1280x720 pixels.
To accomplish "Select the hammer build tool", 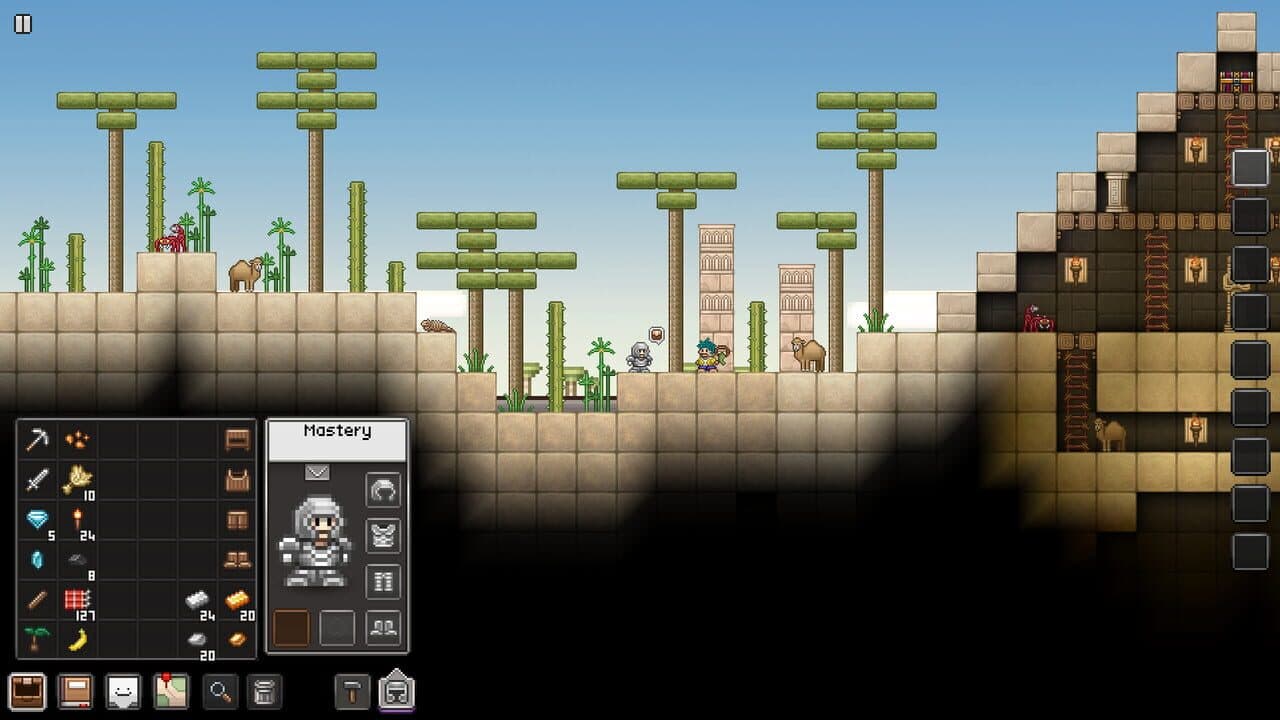I will (352, 690).
